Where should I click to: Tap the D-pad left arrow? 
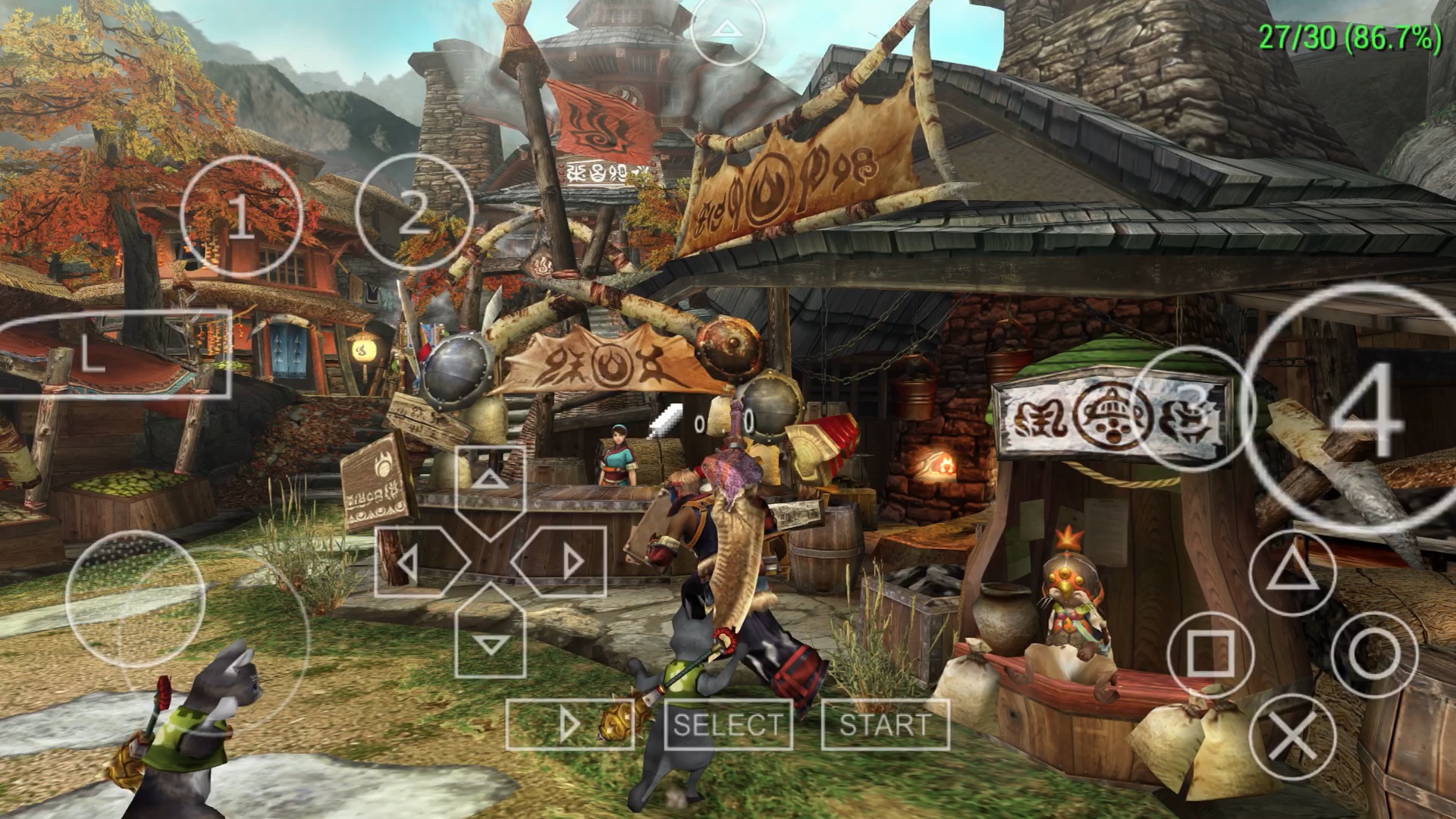pos(410,562)
